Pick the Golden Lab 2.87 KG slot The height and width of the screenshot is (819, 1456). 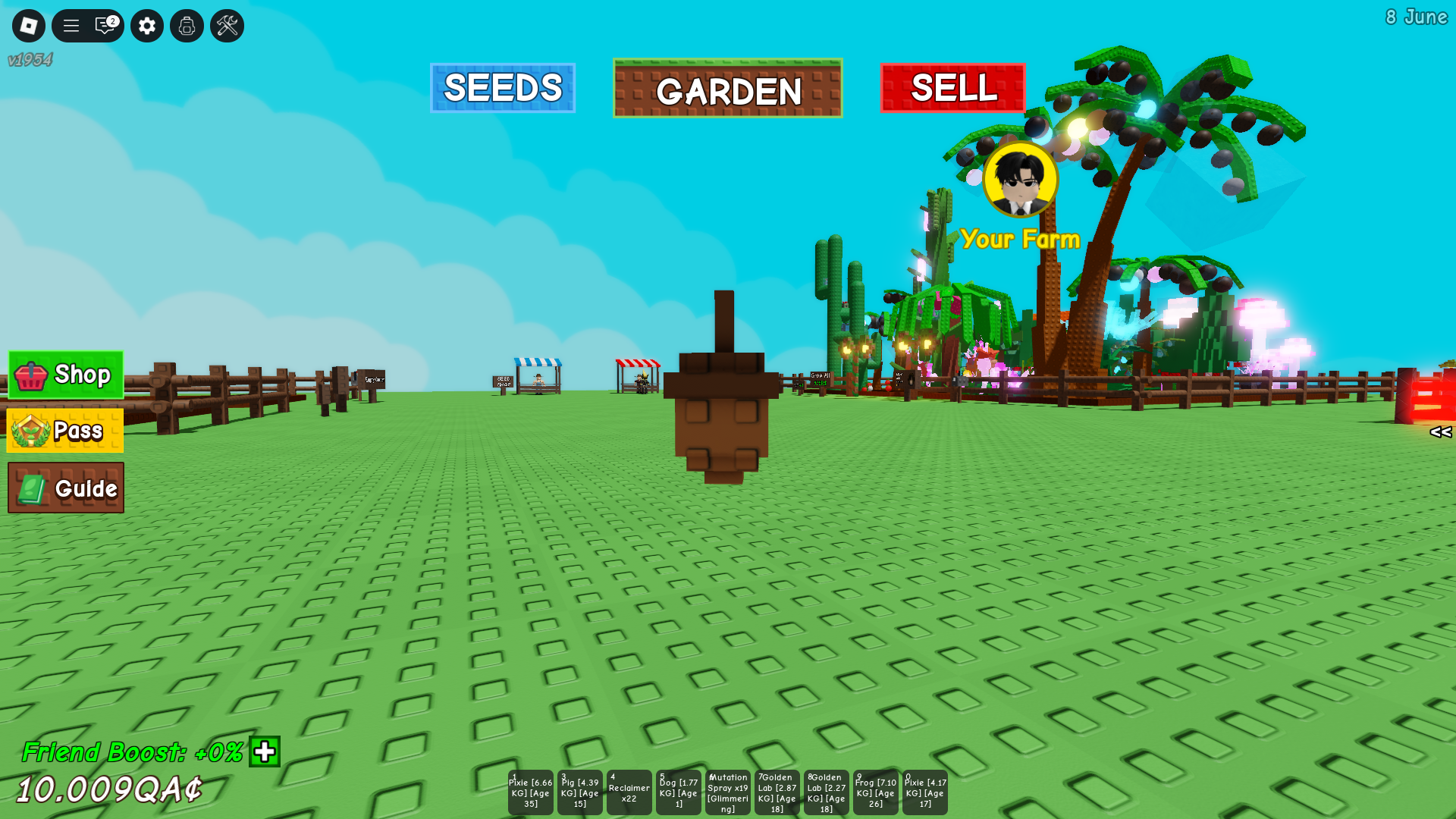pyautogui.click(x=777, y=792)
